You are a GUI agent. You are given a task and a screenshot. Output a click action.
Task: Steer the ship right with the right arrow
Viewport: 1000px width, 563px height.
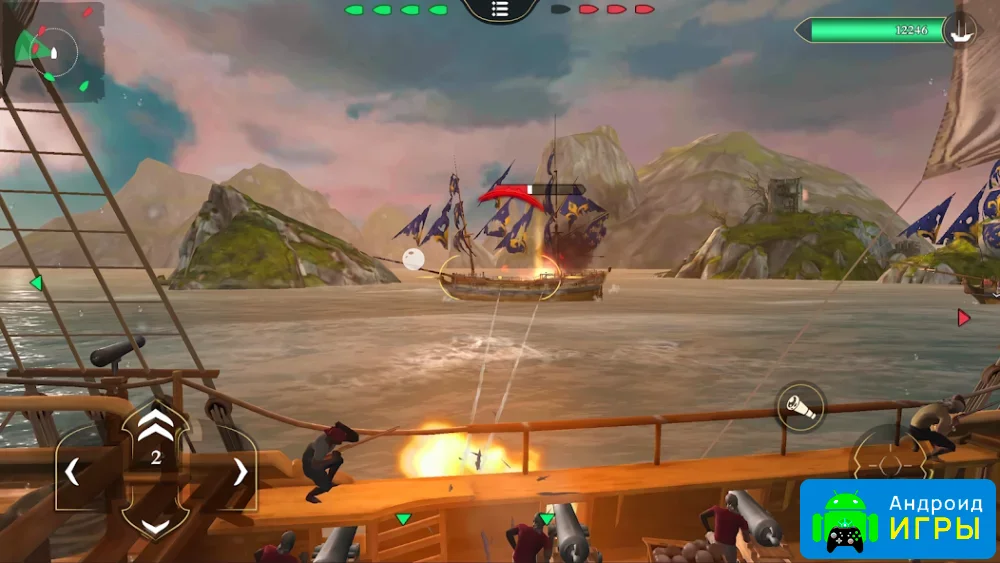pyautogui.click(x=240, y=471)
